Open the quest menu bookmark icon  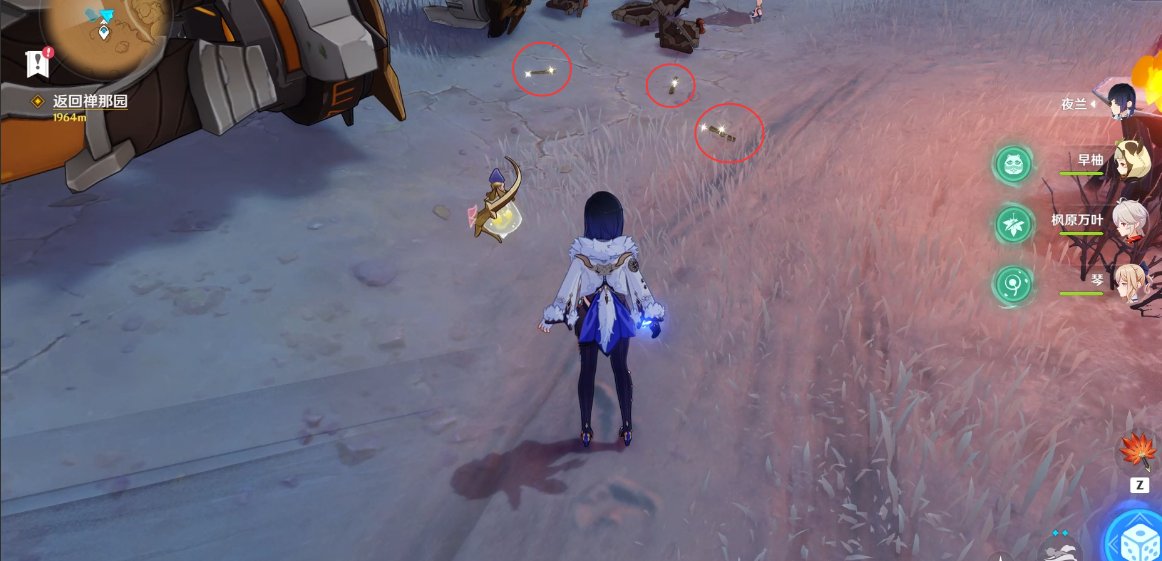tap(39, 62)
